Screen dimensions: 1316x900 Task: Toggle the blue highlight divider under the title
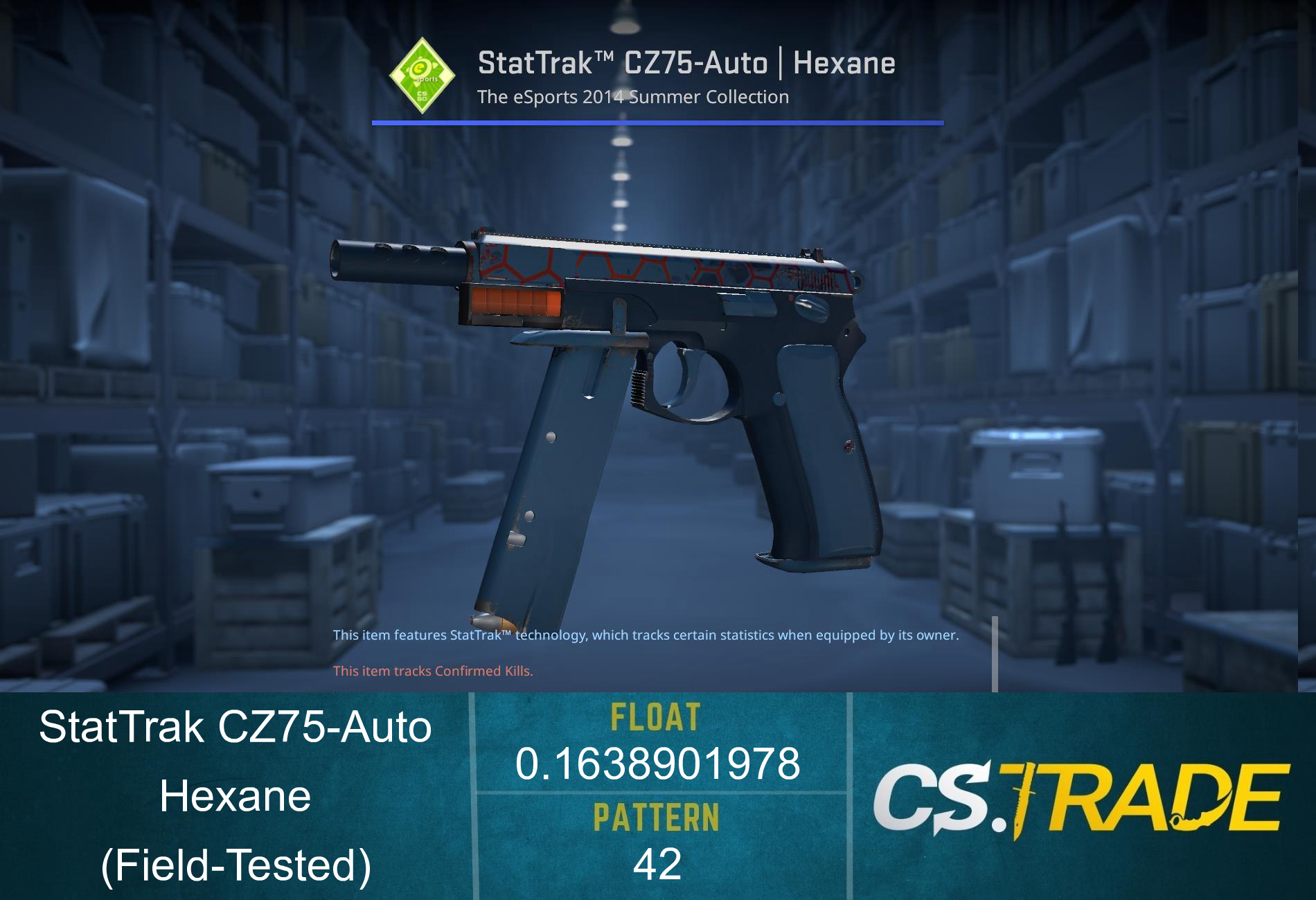click(x=658, y=123)
